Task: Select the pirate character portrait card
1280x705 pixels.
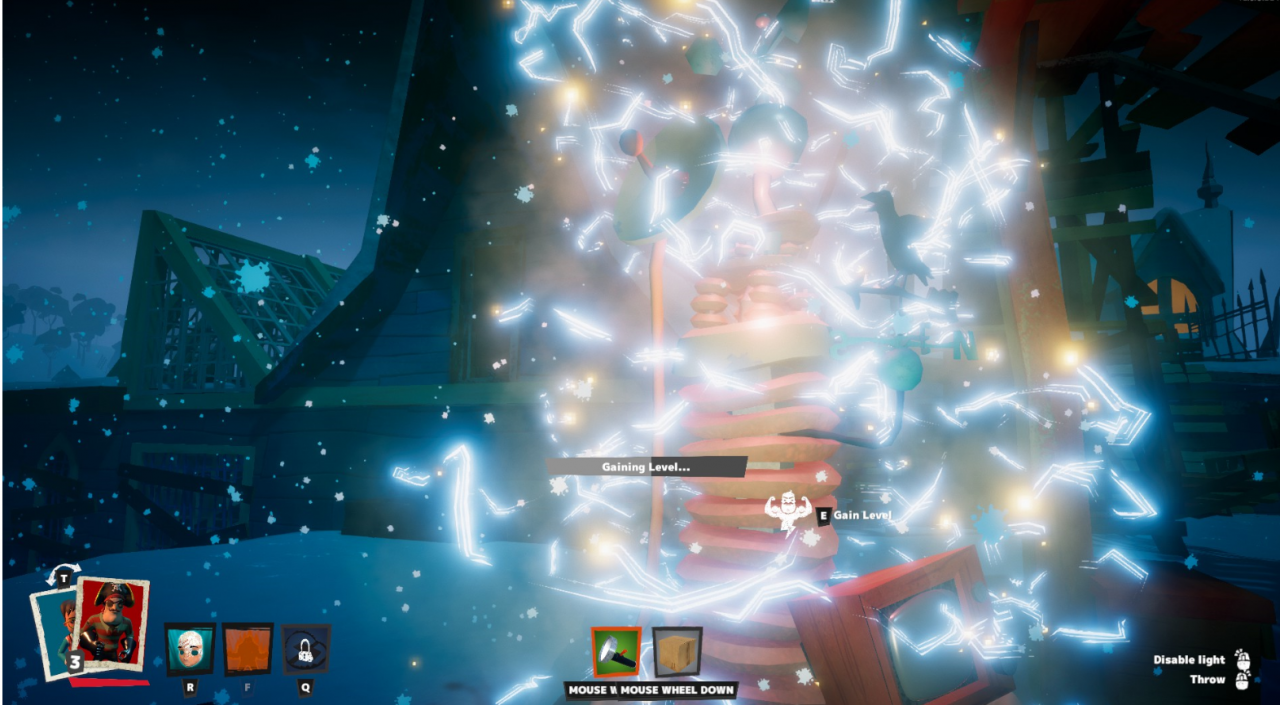Action: tap(111, 624)
